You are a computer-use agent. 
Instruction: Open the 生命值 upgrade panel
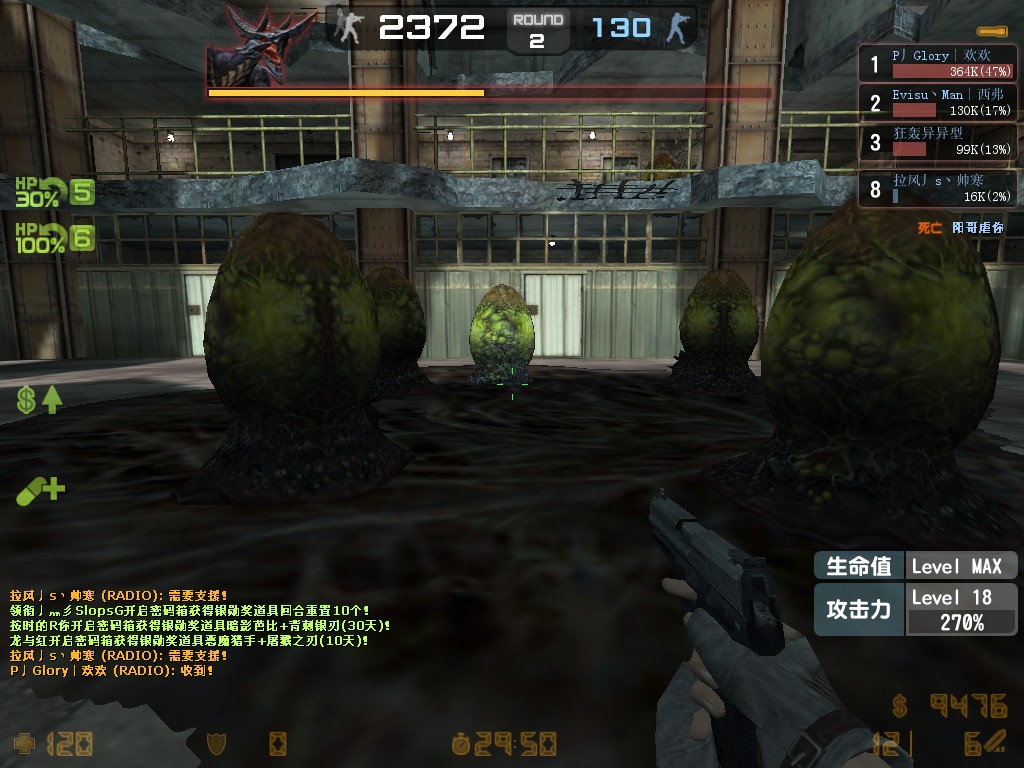[x=915, y=566]
